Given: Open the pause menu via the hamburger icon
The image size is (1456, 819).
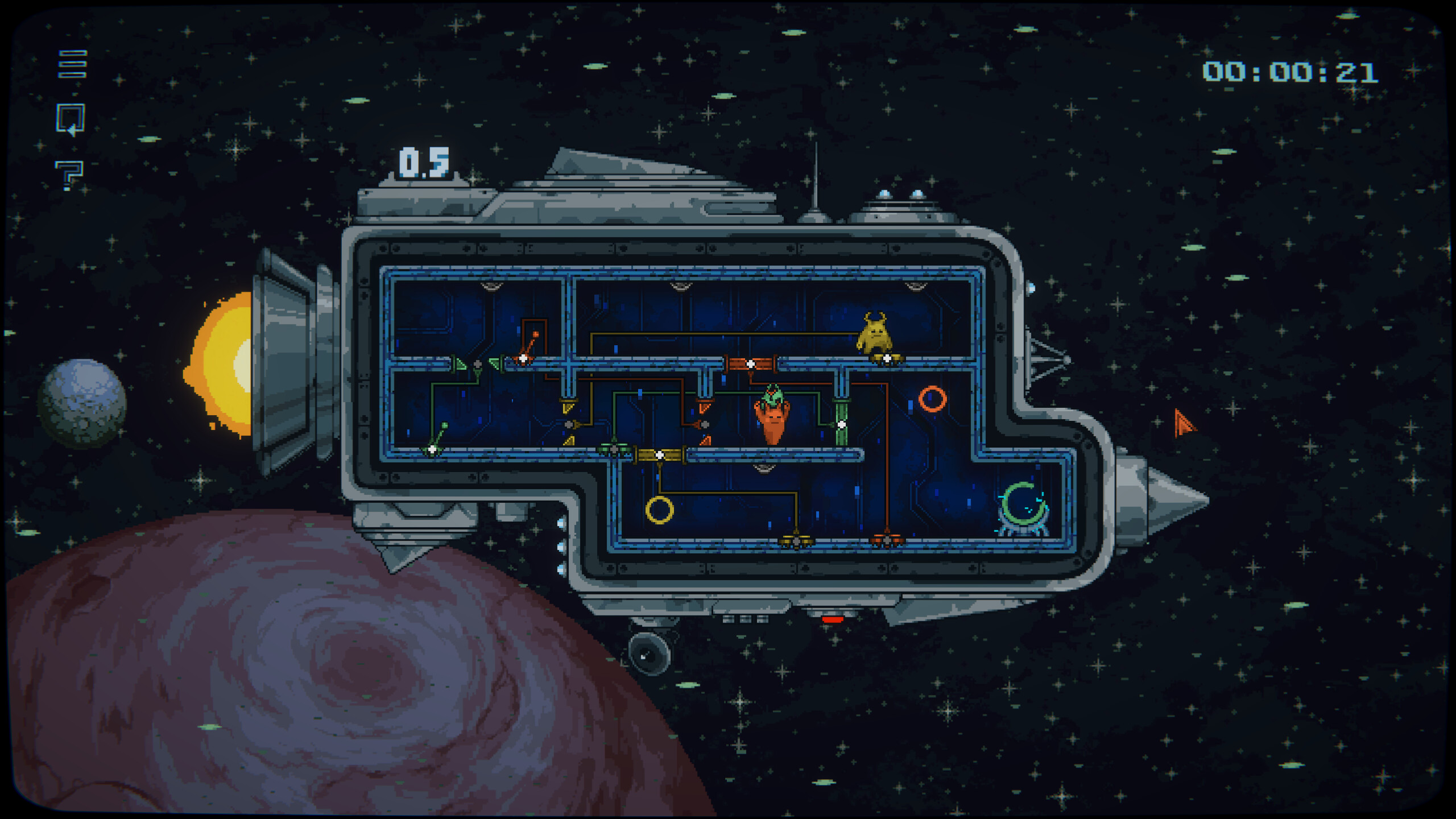Looking at the screenshot, I should click(72, 64).
